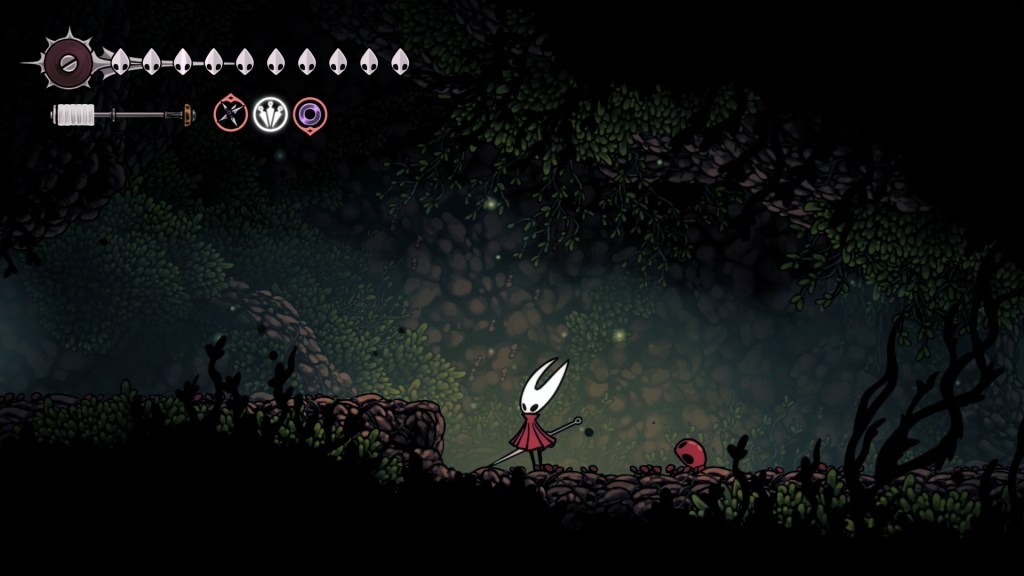
Task: Click the spiked round crest emblem
Action: (70, 62)
